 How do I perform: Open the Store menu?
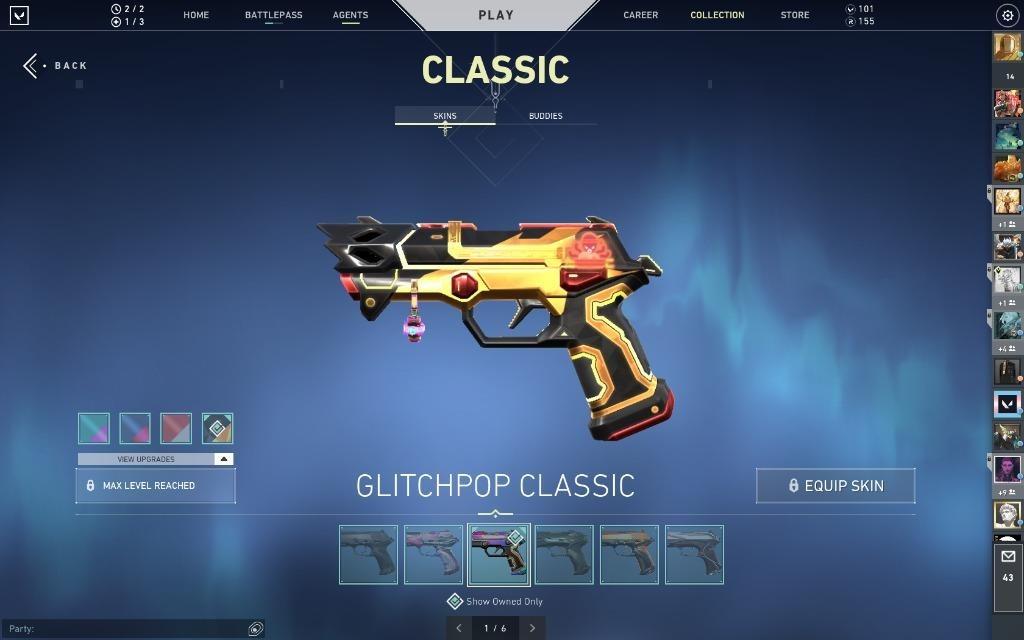[795, 15]
